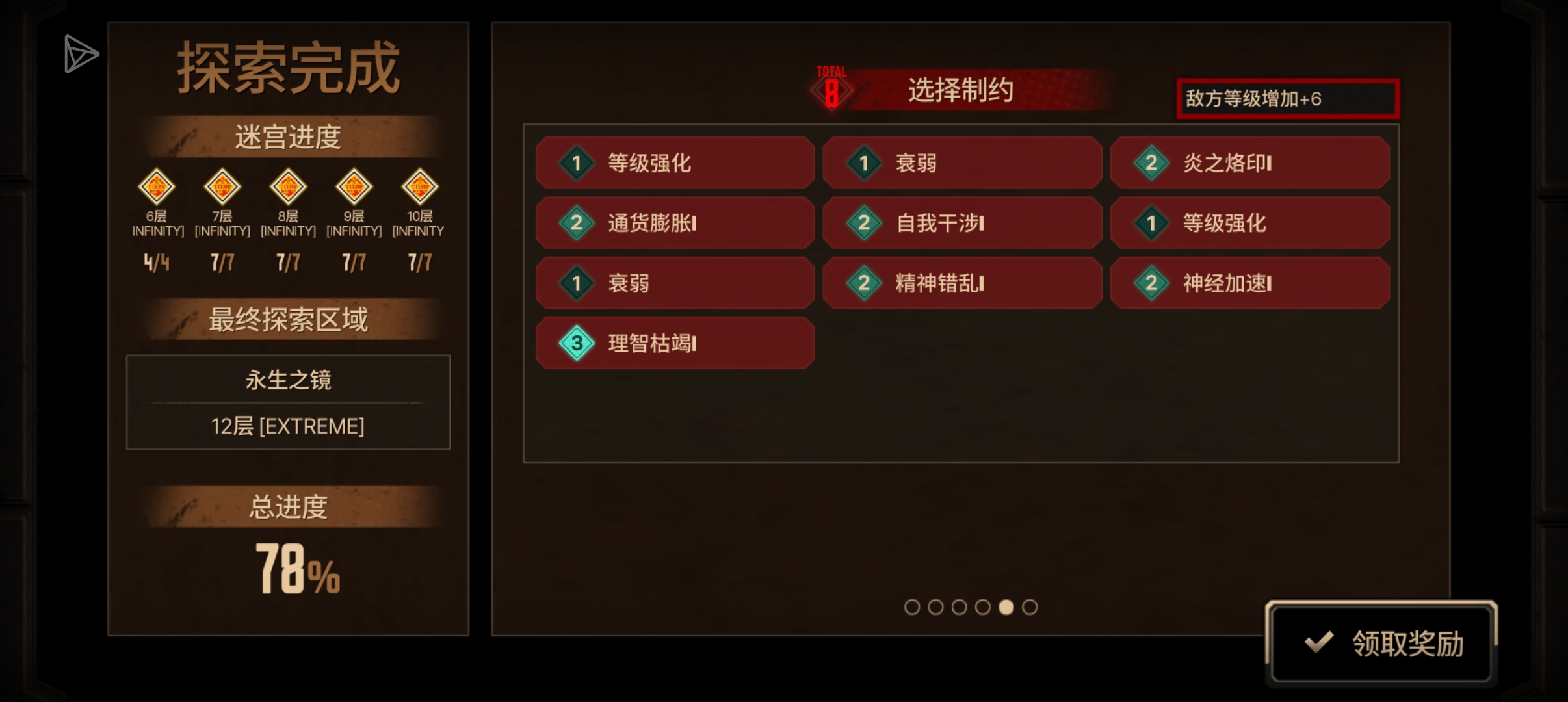
Task: Toggle the 精神错乱 constraint
Action: click(962, 283)
